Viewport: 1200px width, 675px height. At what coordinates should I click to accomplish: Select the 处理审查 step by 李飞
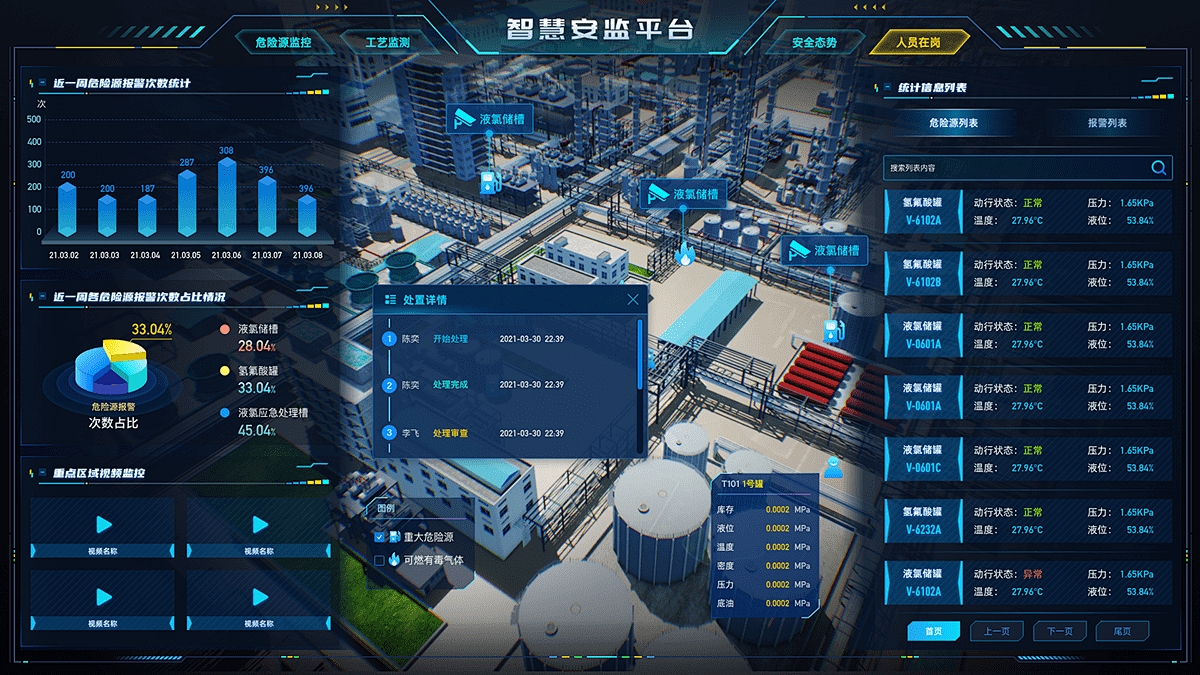pyautogui.click(x=450, y=433)
